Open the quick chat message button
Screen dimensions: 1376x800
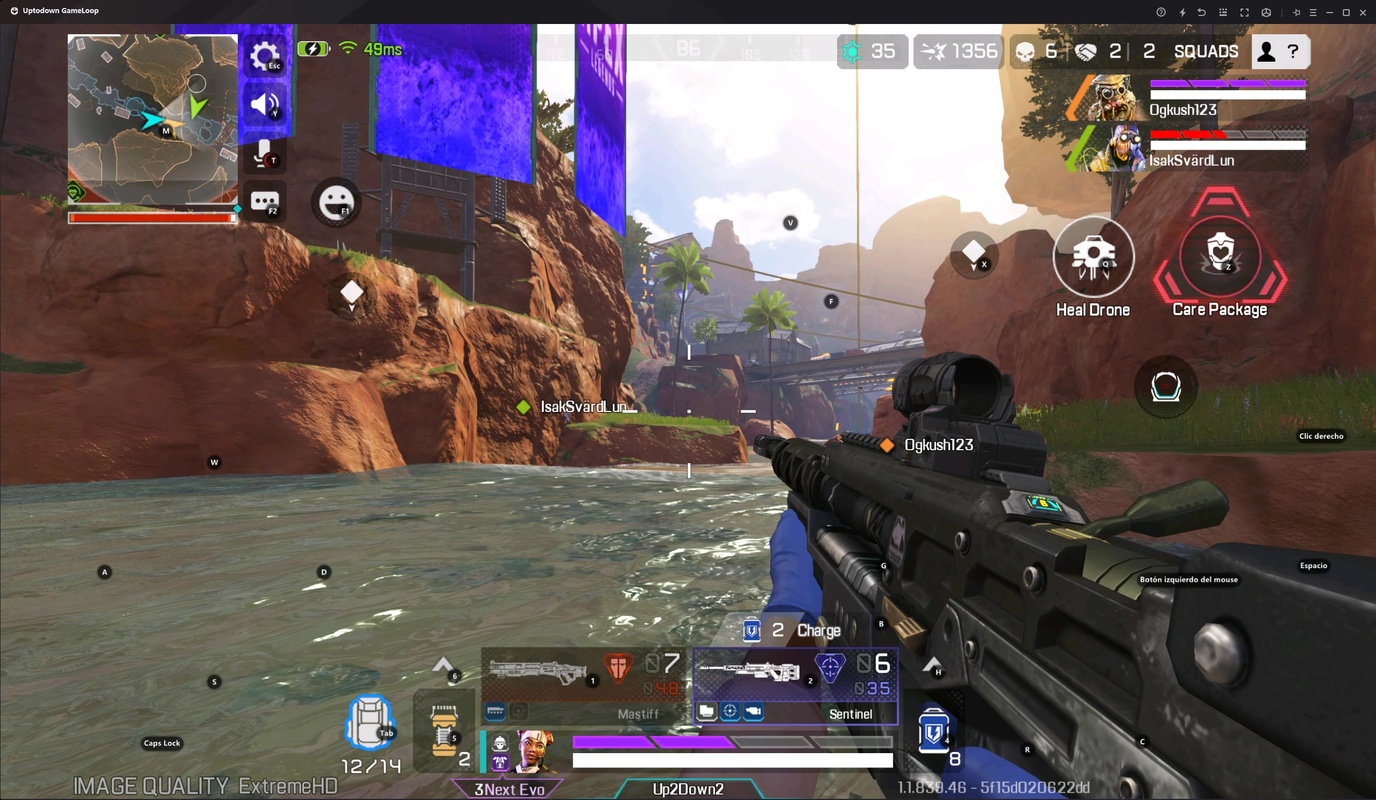[265, 201]
